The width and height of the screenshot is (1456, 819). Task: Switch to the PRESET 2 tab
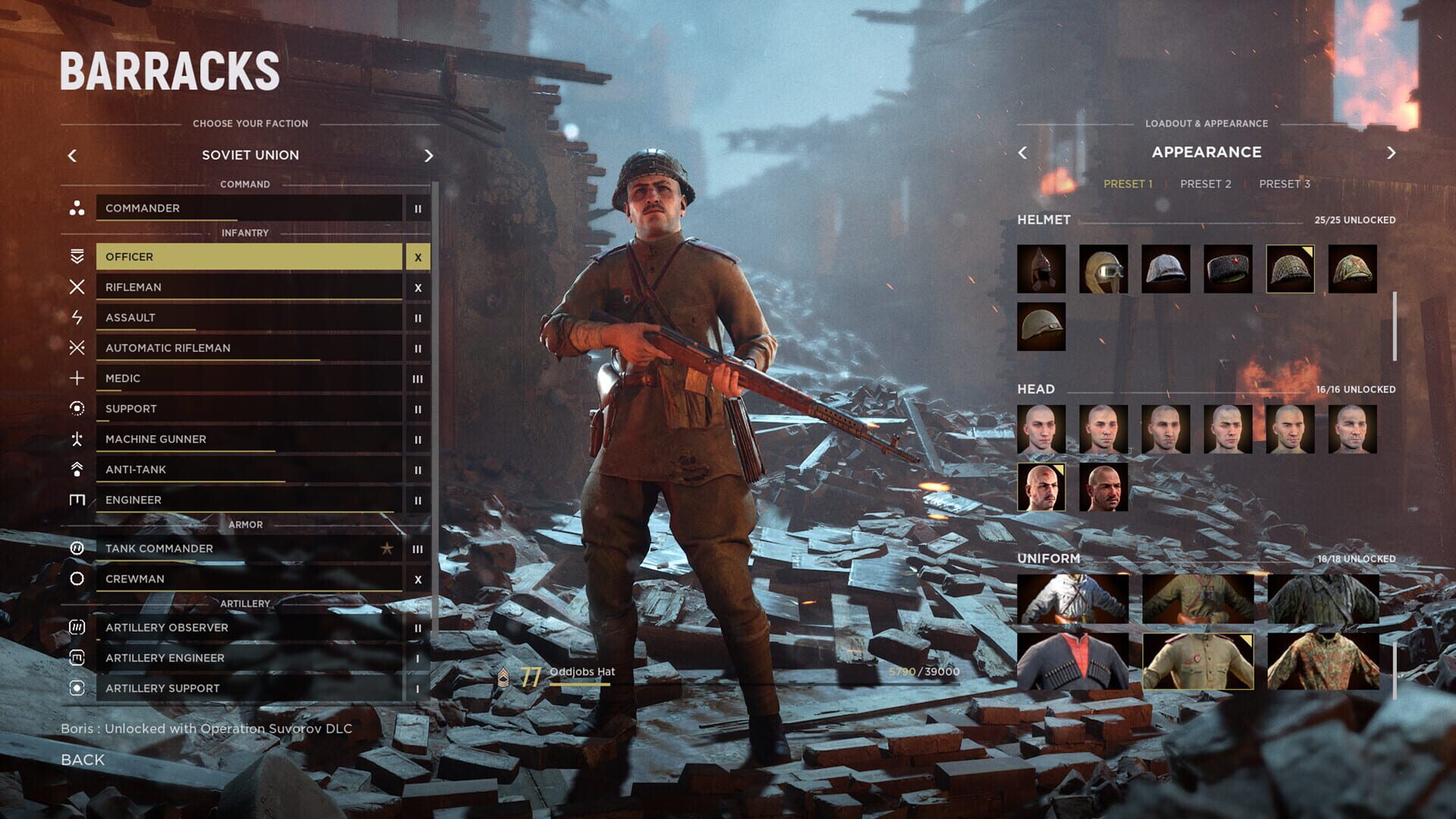pyautogui.click(x=1206, y=183)
